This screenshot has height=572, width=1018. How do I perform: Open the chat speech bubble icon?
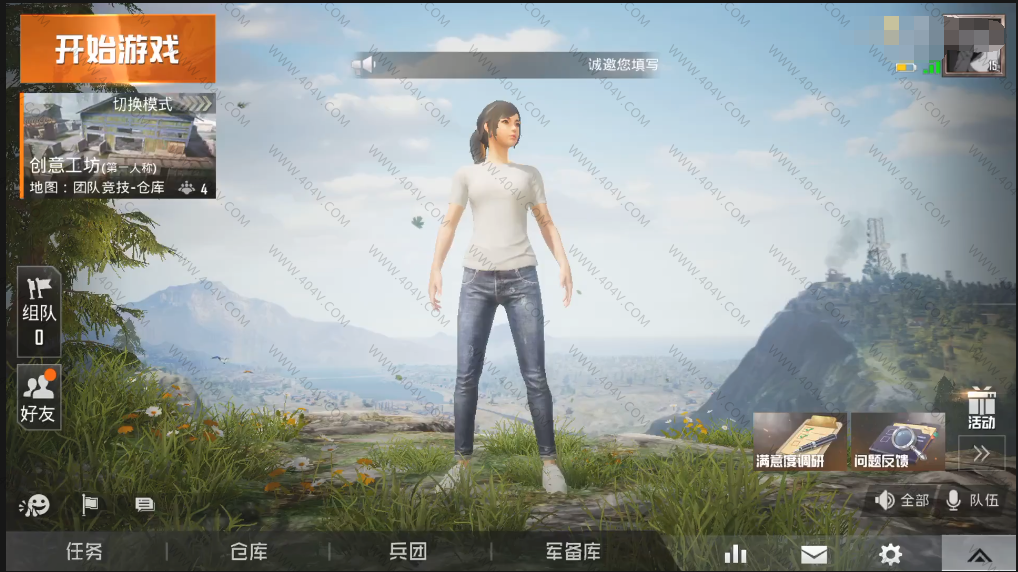pos(144,505)
